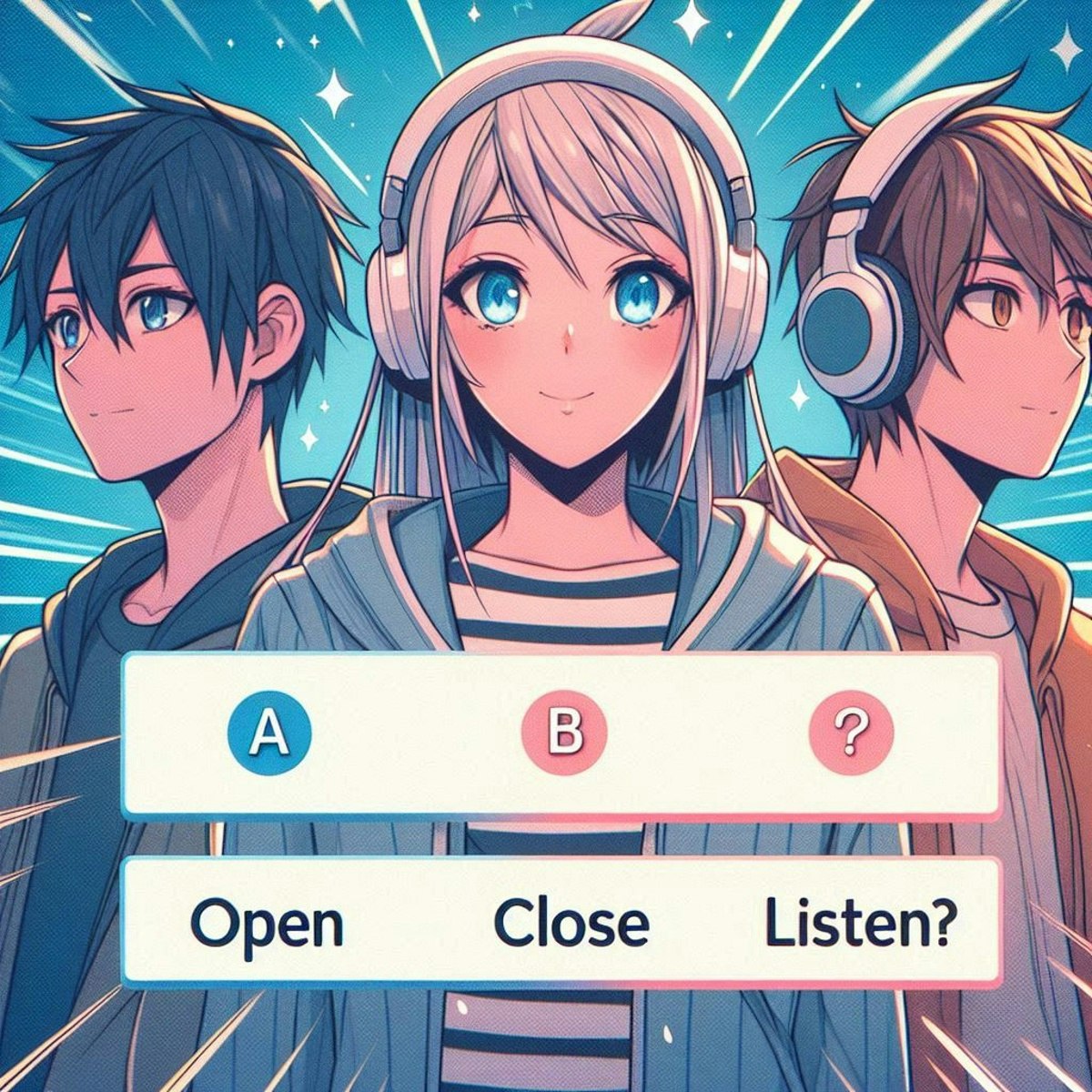The width and height of the screenshot is (1092, 1092).
Task: Select the Listen? dialogue option
Action: 859,923
